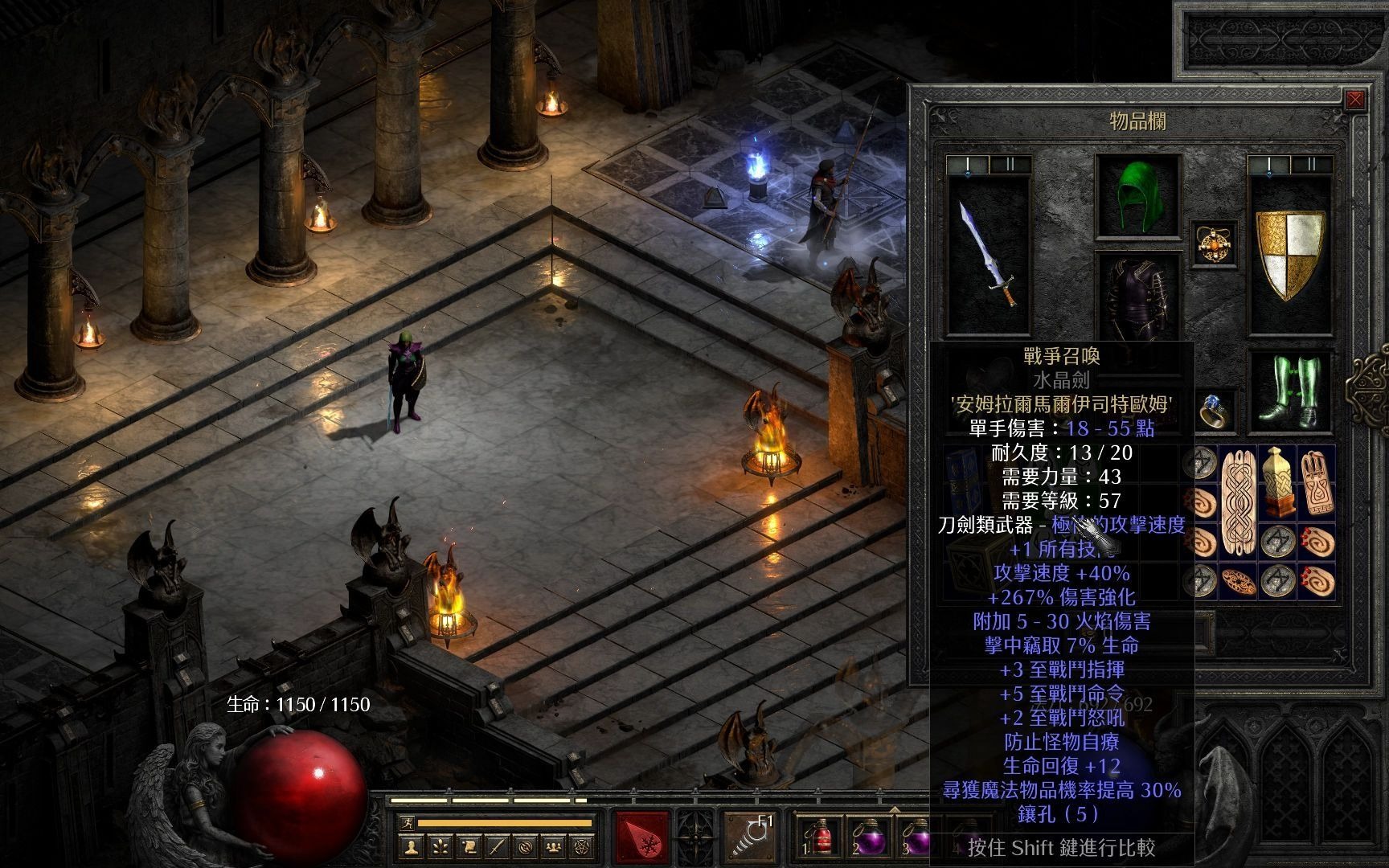Select the green boots slot
The height and width of the screenshot is (868, 1389).
1290,391
